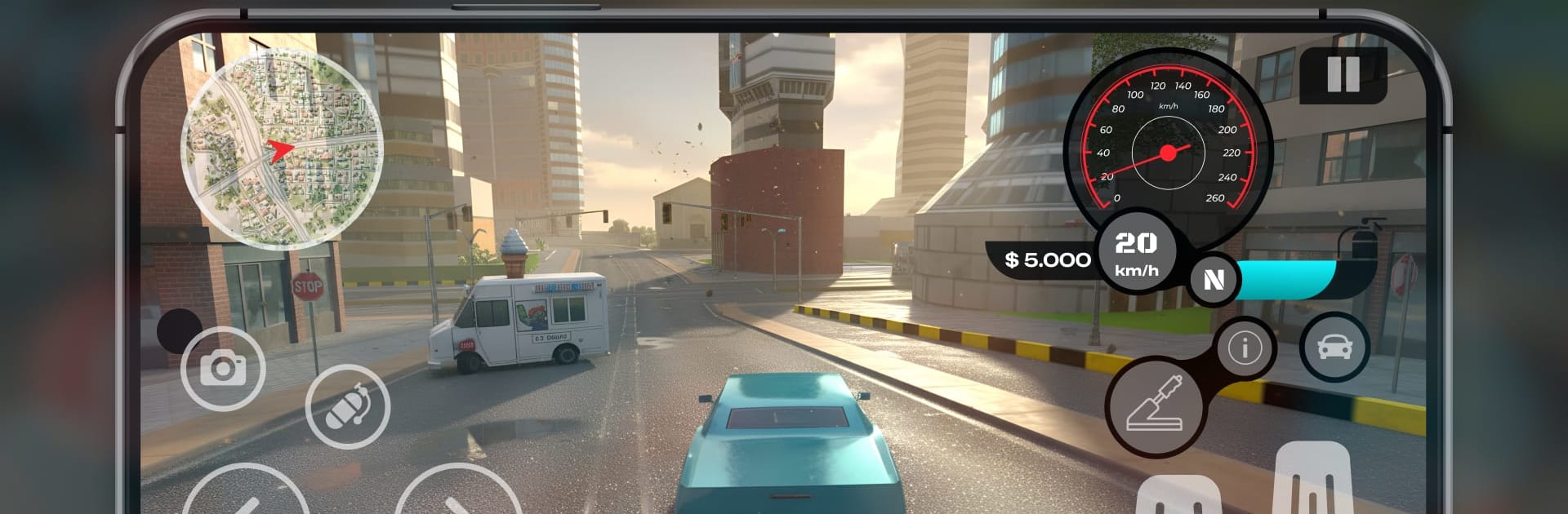
Task: Change gear using the N selector
Action: tap(1214, 280)
